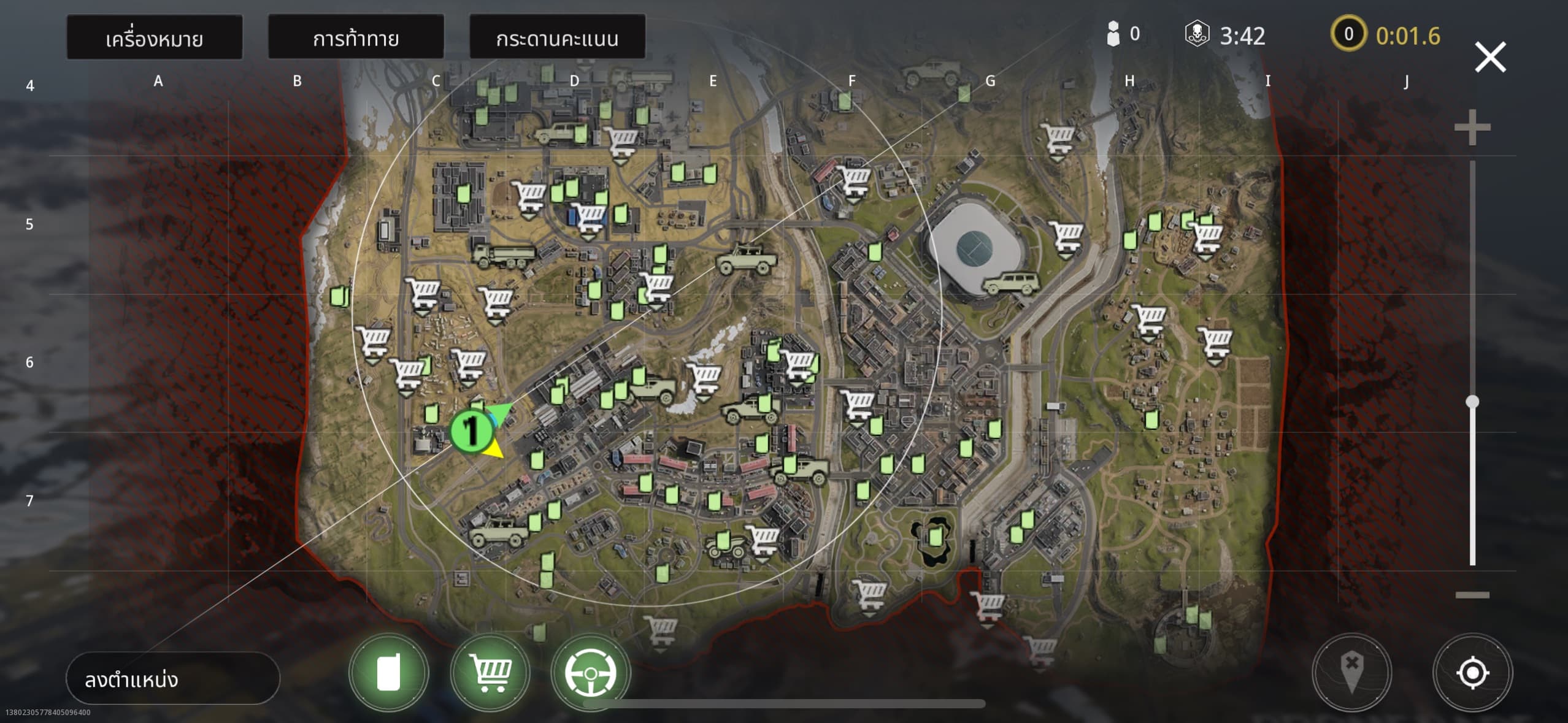Viewport: 1568px width, 723px height.
Task: Remove the map pin marker
Action: pyautogui.click(x=1351, y=673)
